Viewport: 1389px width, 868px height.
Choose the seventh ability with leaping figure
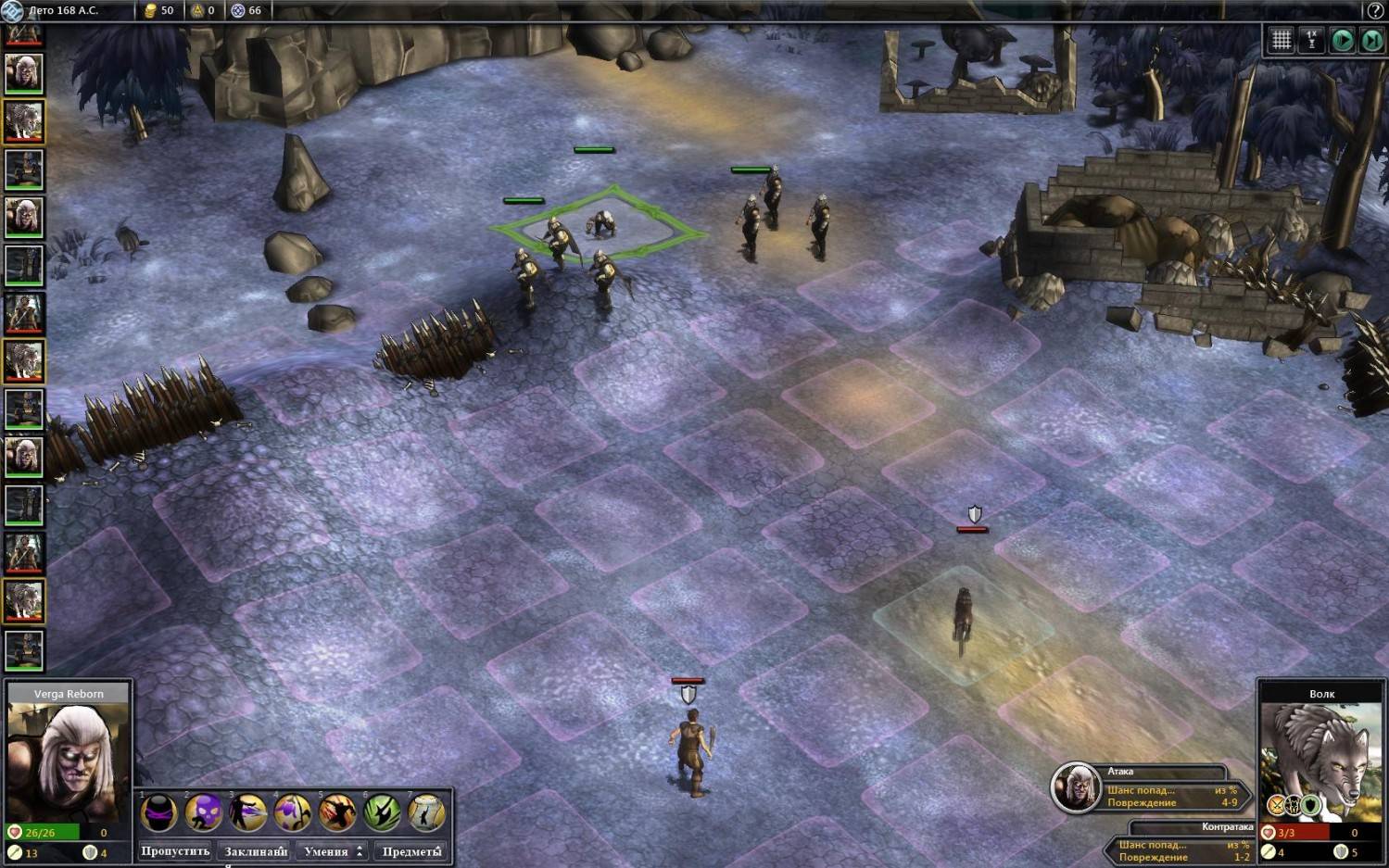click(x=426, y=813)
